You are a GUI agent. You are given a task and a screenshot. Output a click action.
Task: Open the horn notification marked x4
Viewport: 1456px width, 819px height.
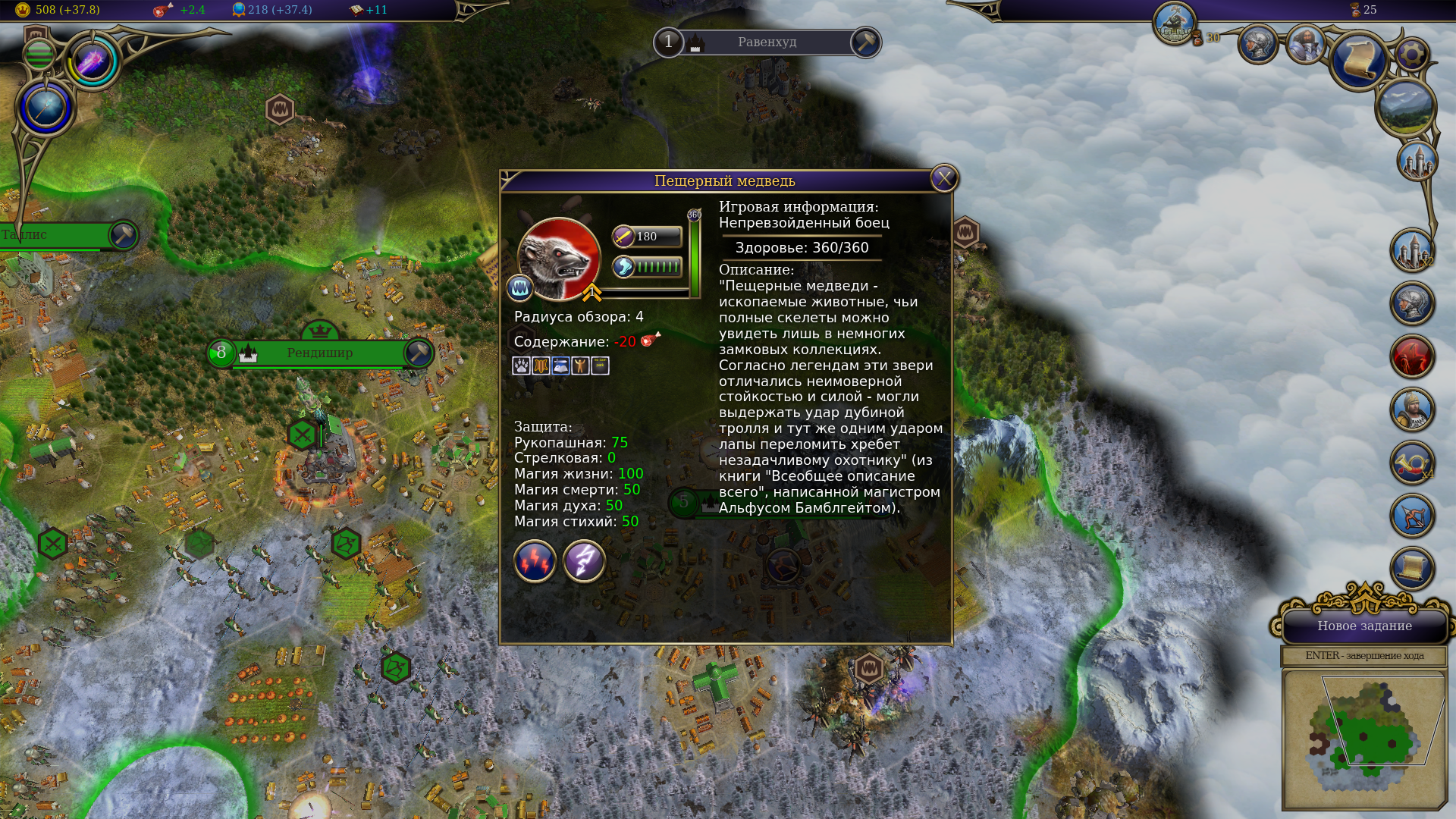pos(1412,463)
